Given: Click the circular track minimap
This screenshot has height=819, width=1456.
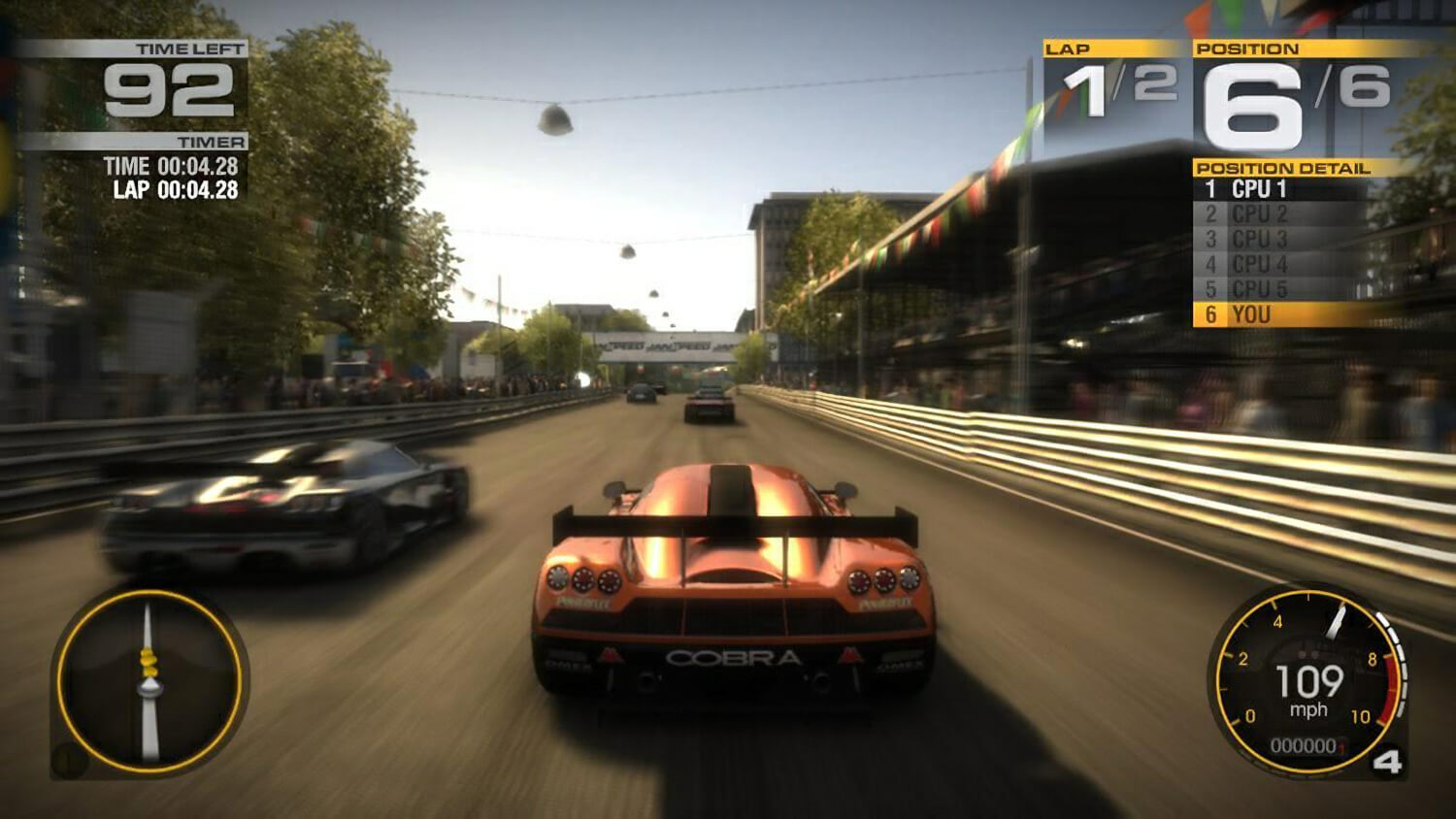Looking at the screenshot, I should (149, 682).
